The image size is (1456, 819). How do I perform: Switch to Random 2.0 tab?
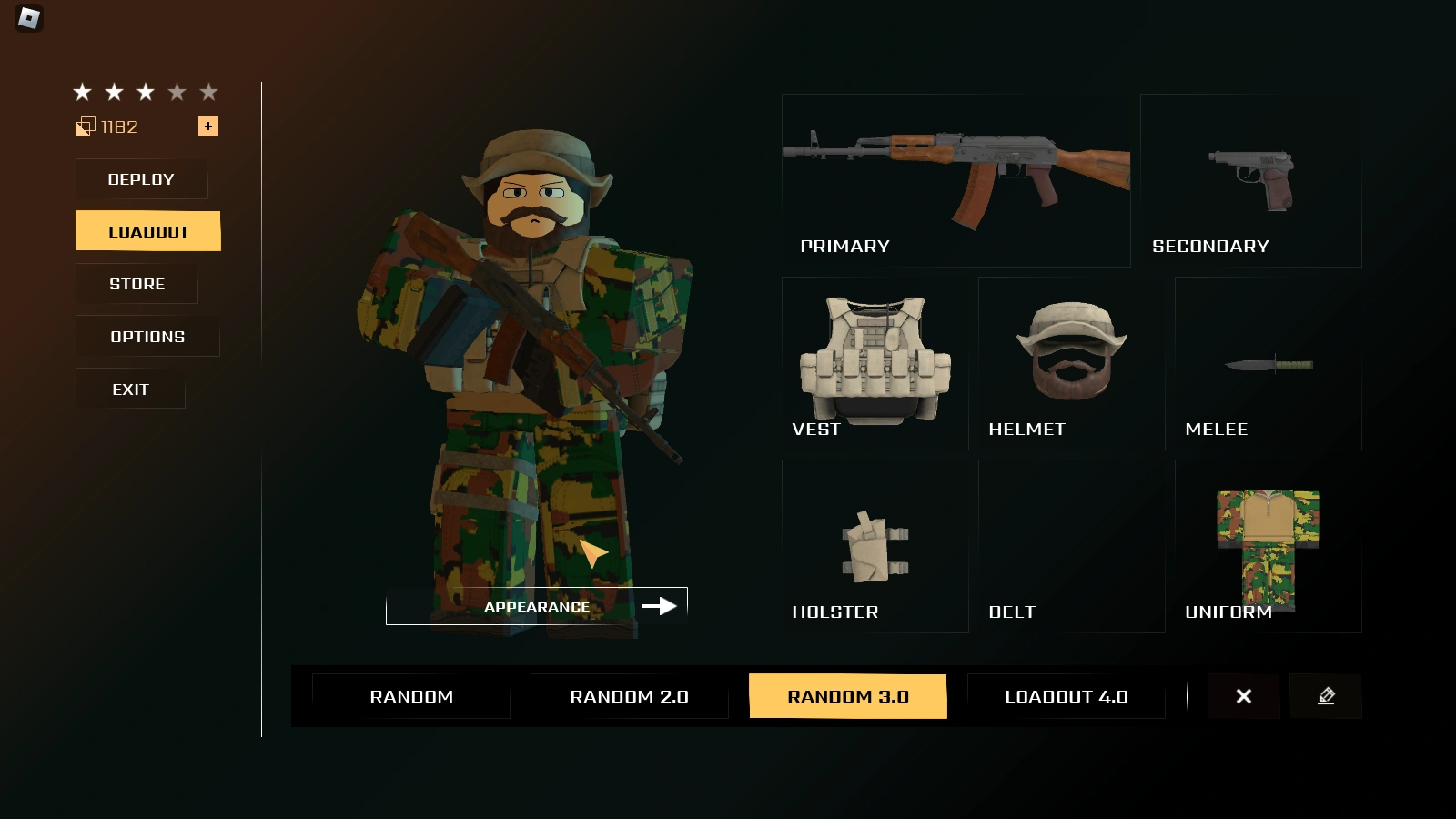[x=630, y=696]
